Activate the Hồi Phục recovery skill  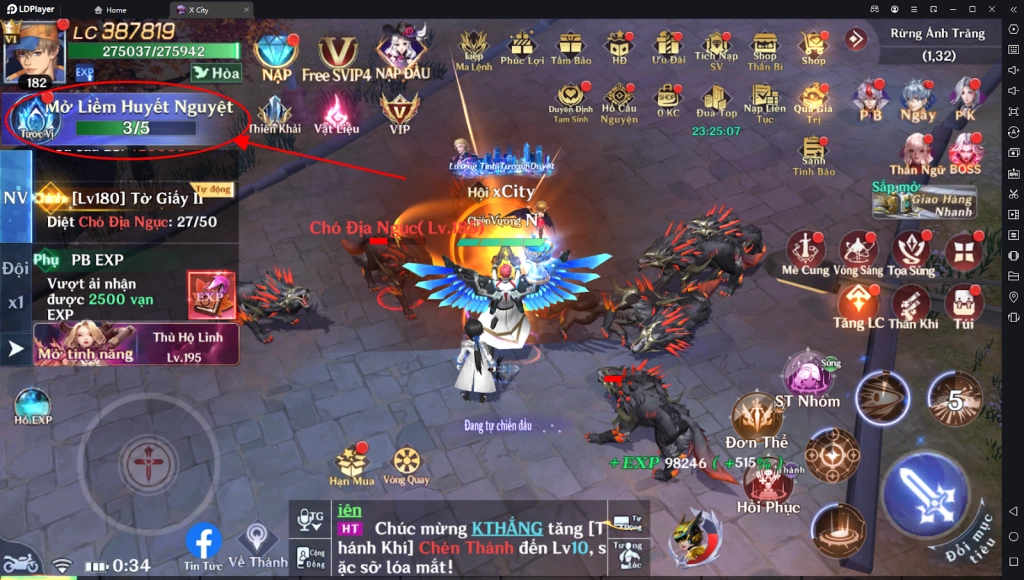768,483
